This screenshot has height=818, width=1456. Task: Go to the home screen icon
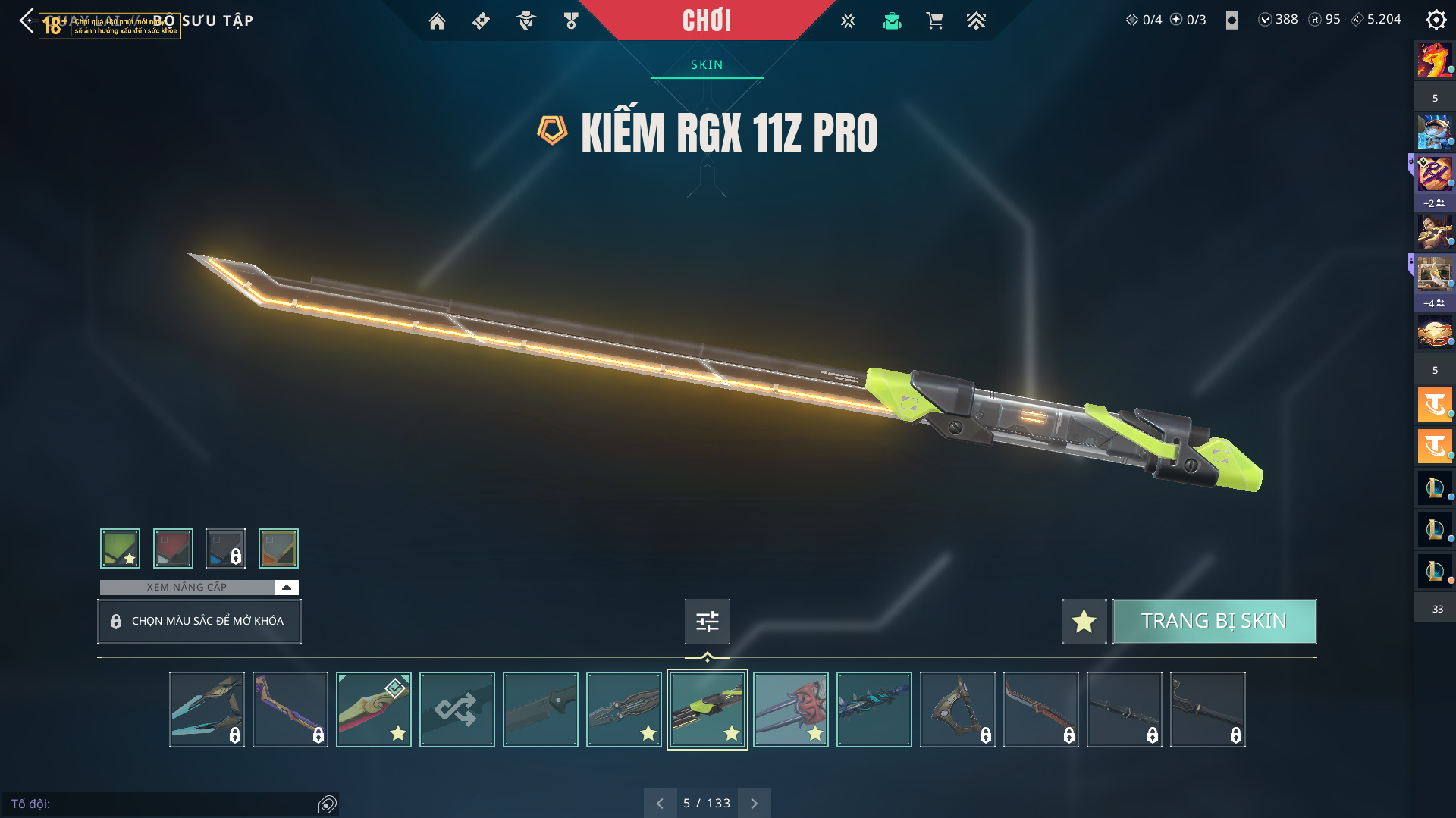pos(437,21)
